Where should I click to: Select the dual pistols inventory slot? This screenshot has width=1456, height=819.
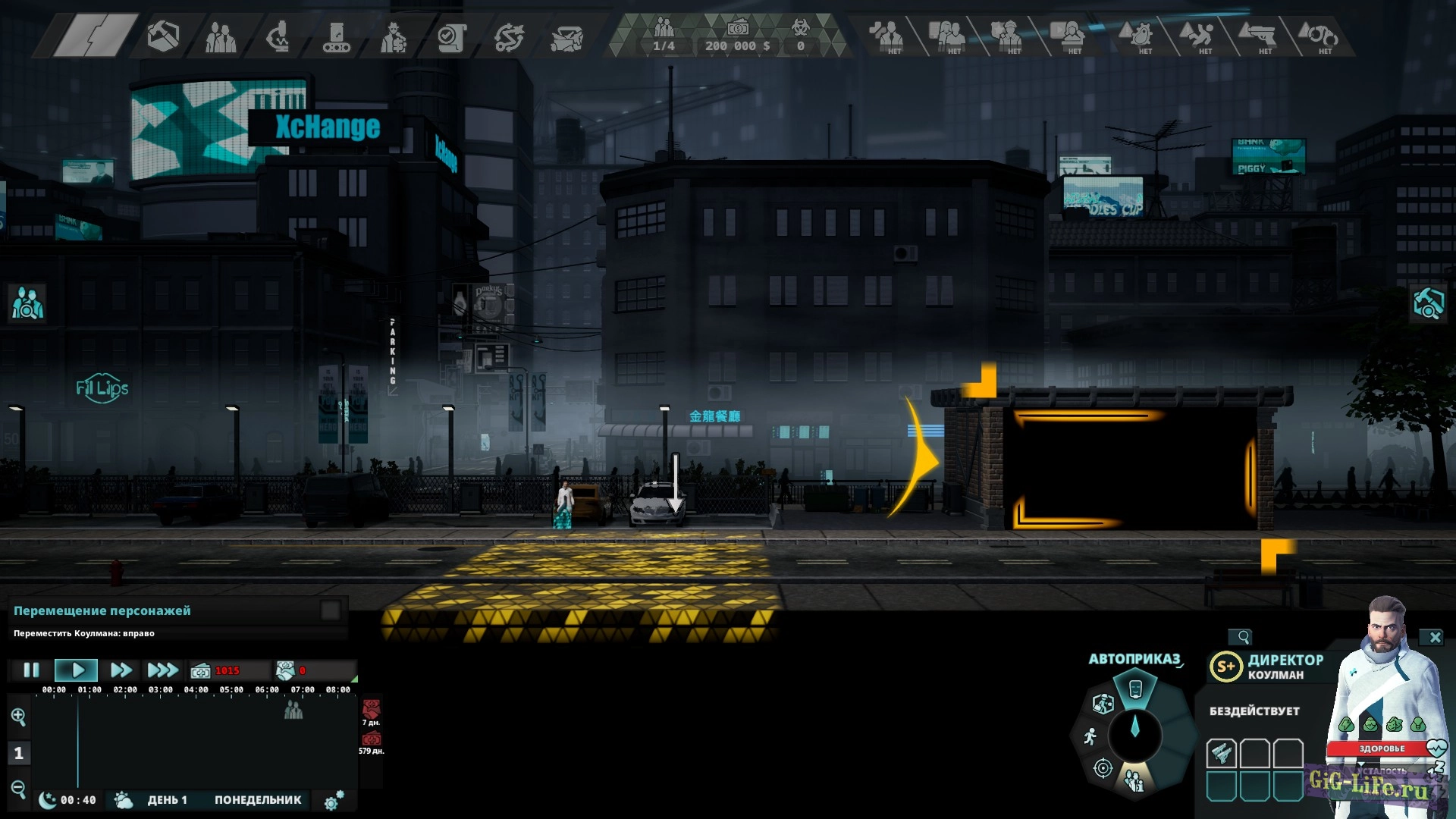pos(1221,754)
